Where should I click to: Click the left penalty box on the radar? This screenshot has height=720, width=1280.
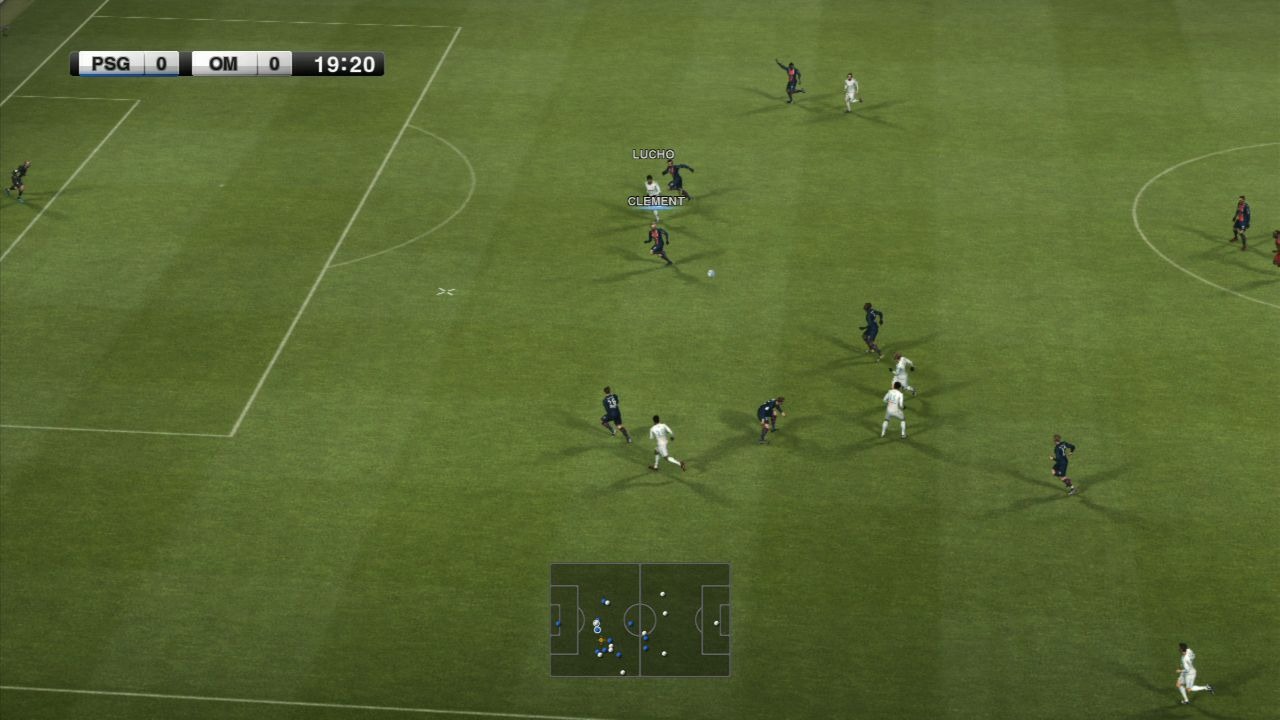[563, 619]
